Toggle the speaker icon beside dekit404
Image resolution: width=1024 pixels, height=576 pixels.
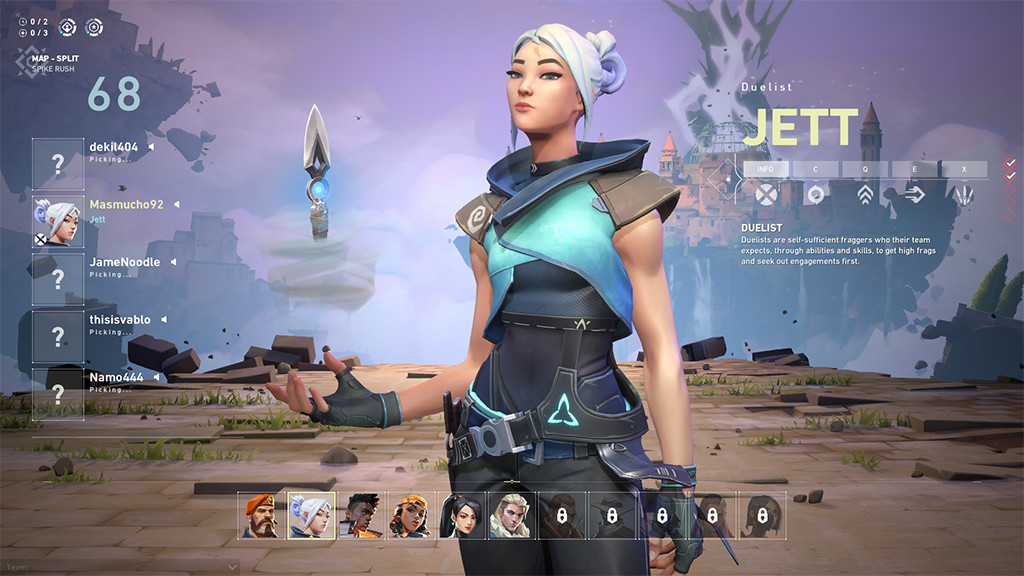click(151, 147)
